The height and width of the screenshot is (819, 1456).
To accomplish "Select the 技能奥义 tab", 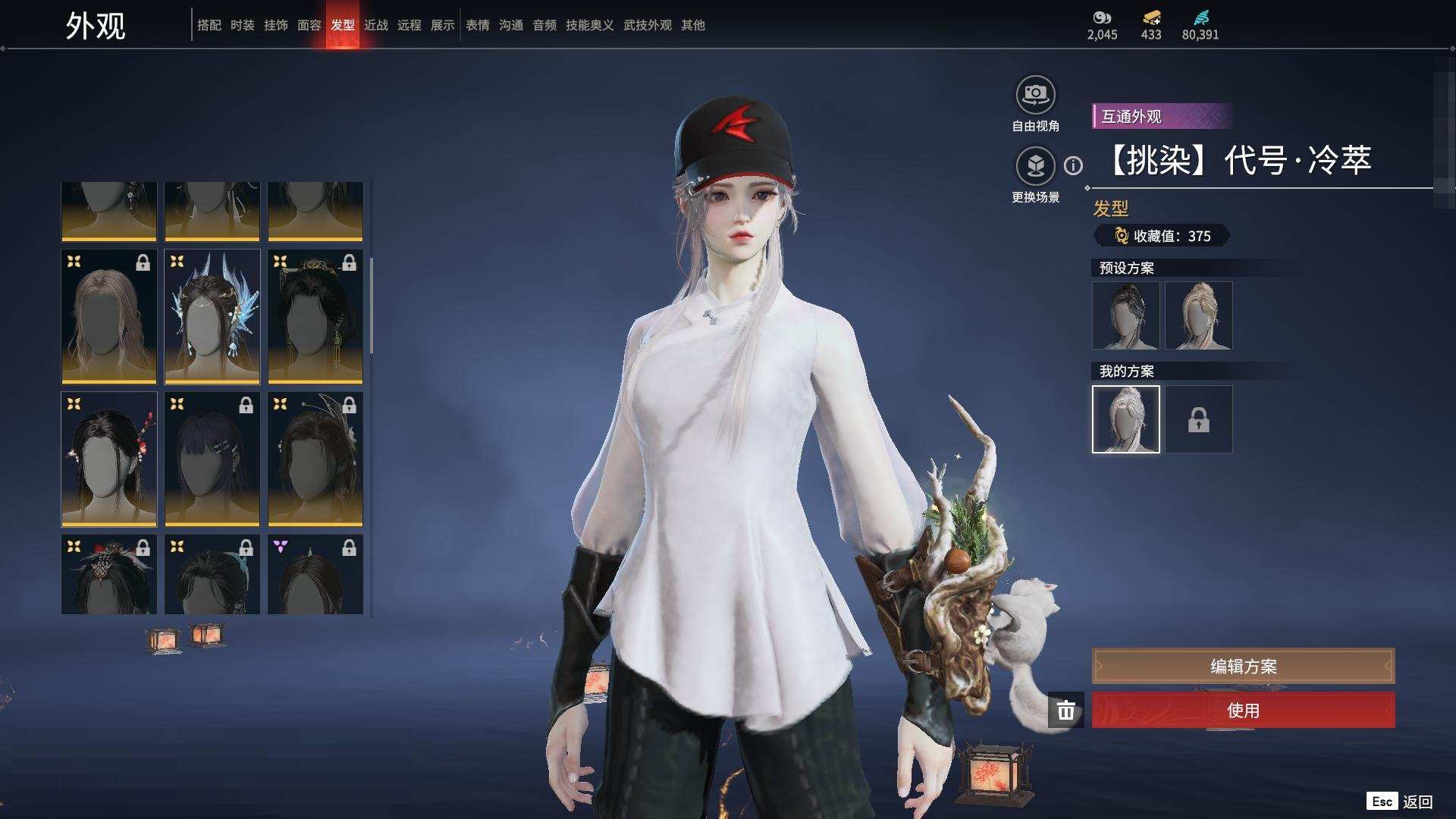I will point(590,25).
